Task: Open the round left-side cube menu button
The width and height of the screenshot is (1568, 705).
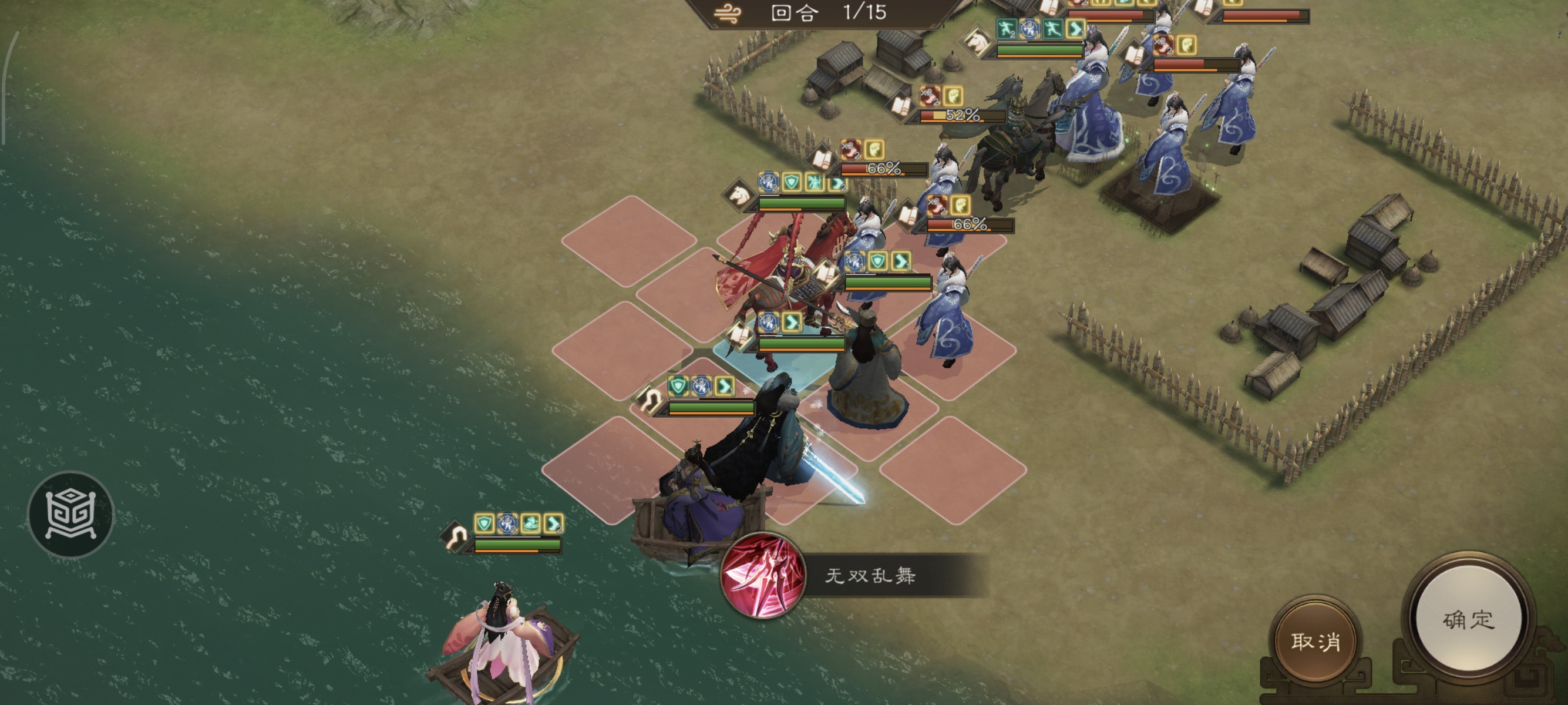Action: point(70,514)
